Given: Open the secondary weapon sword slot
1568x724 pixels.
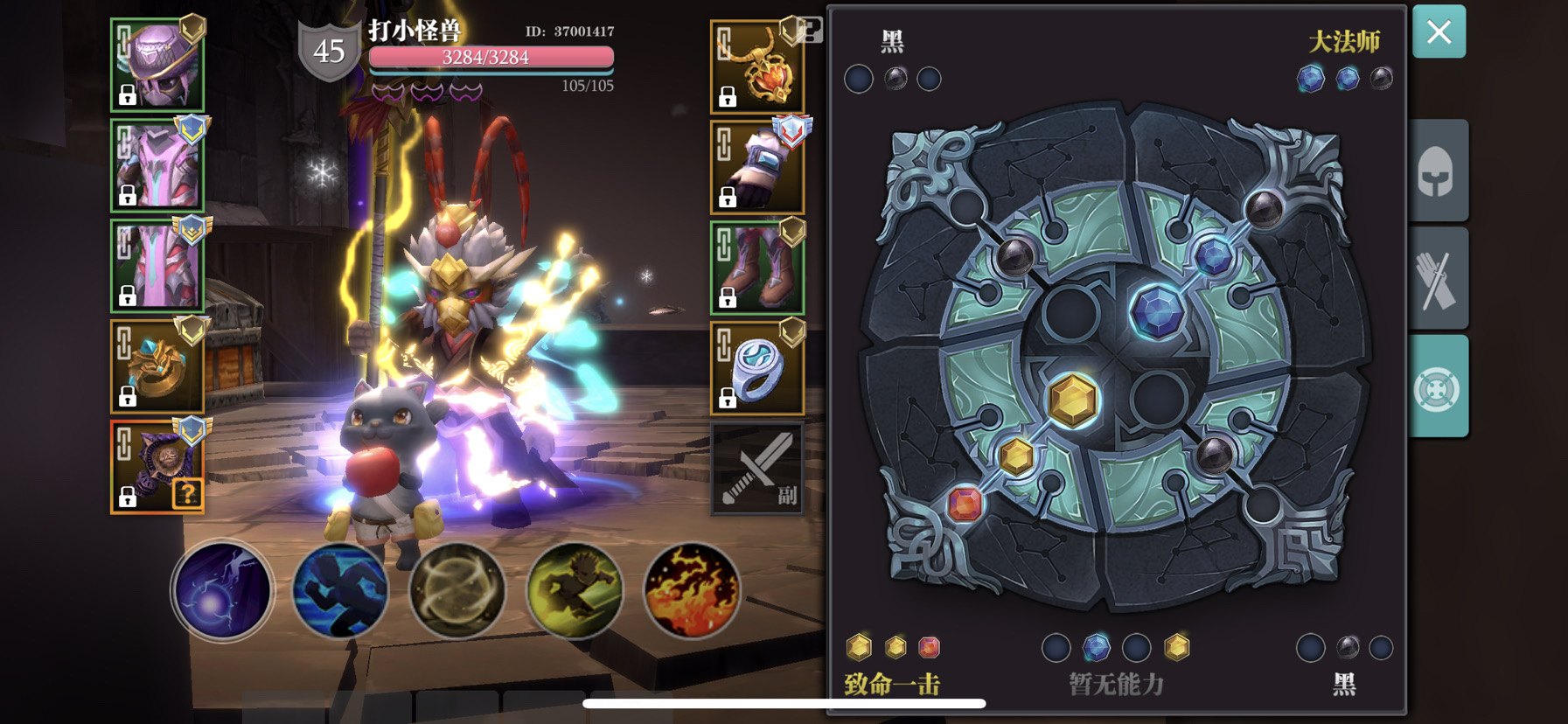Looking at the screenshot, I should (757, 469).
